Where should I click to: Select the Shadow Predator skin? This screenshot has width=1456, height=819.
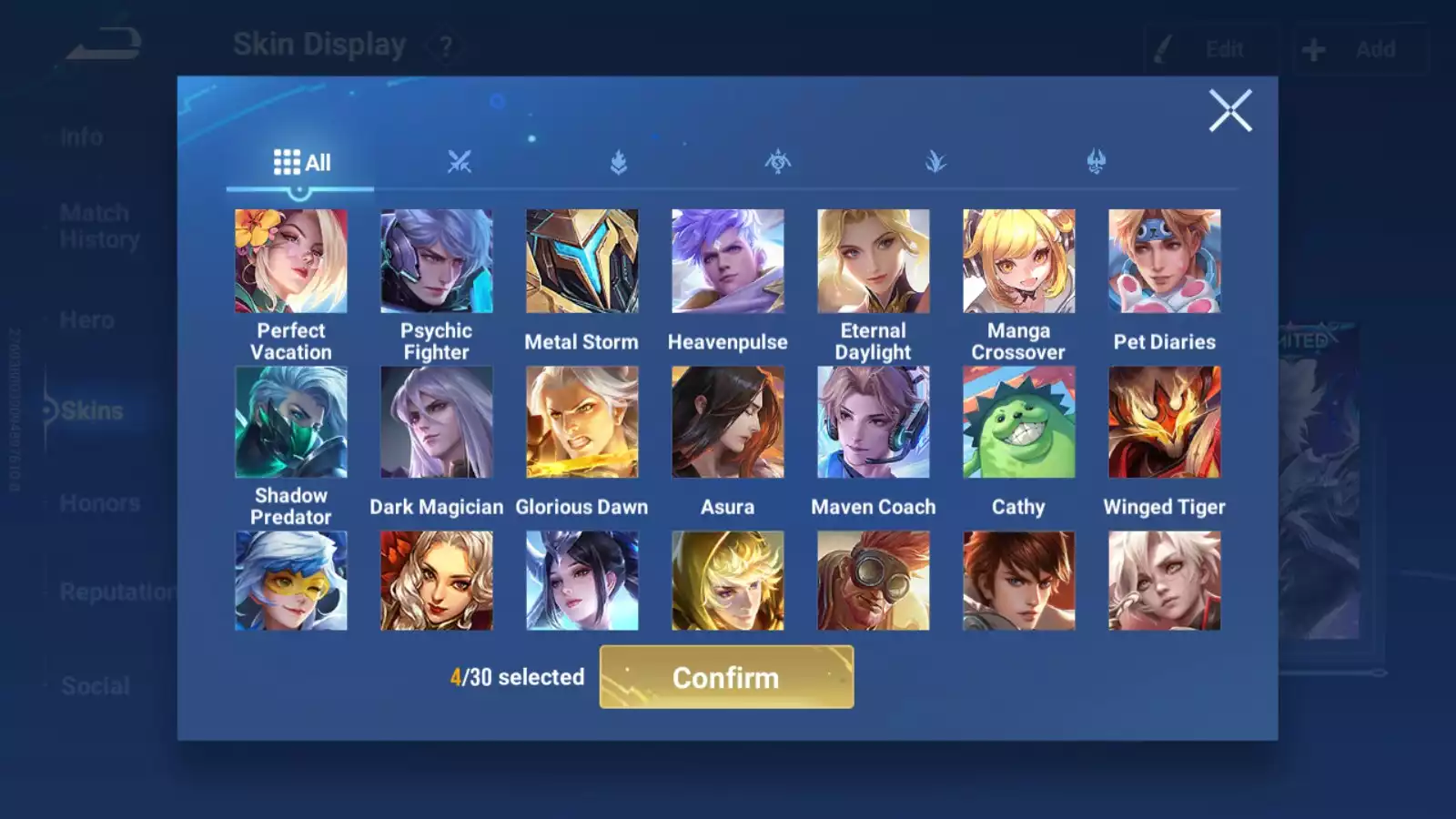291,420
